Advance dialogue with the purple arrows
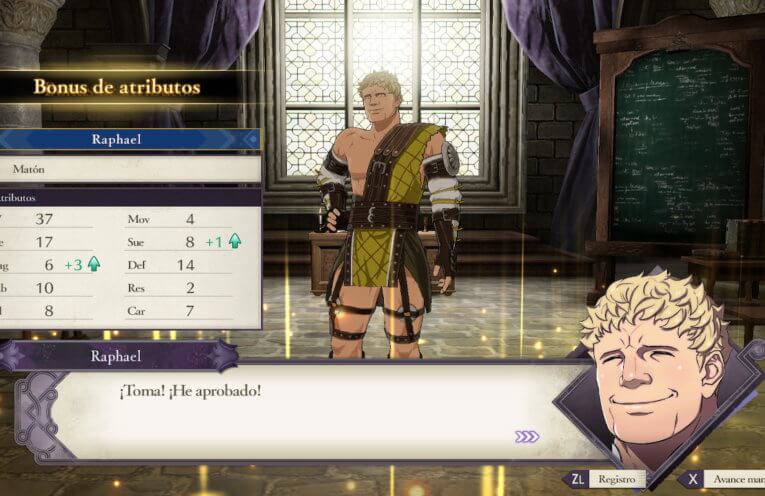 pyautogui.click(x=527, y=436)
